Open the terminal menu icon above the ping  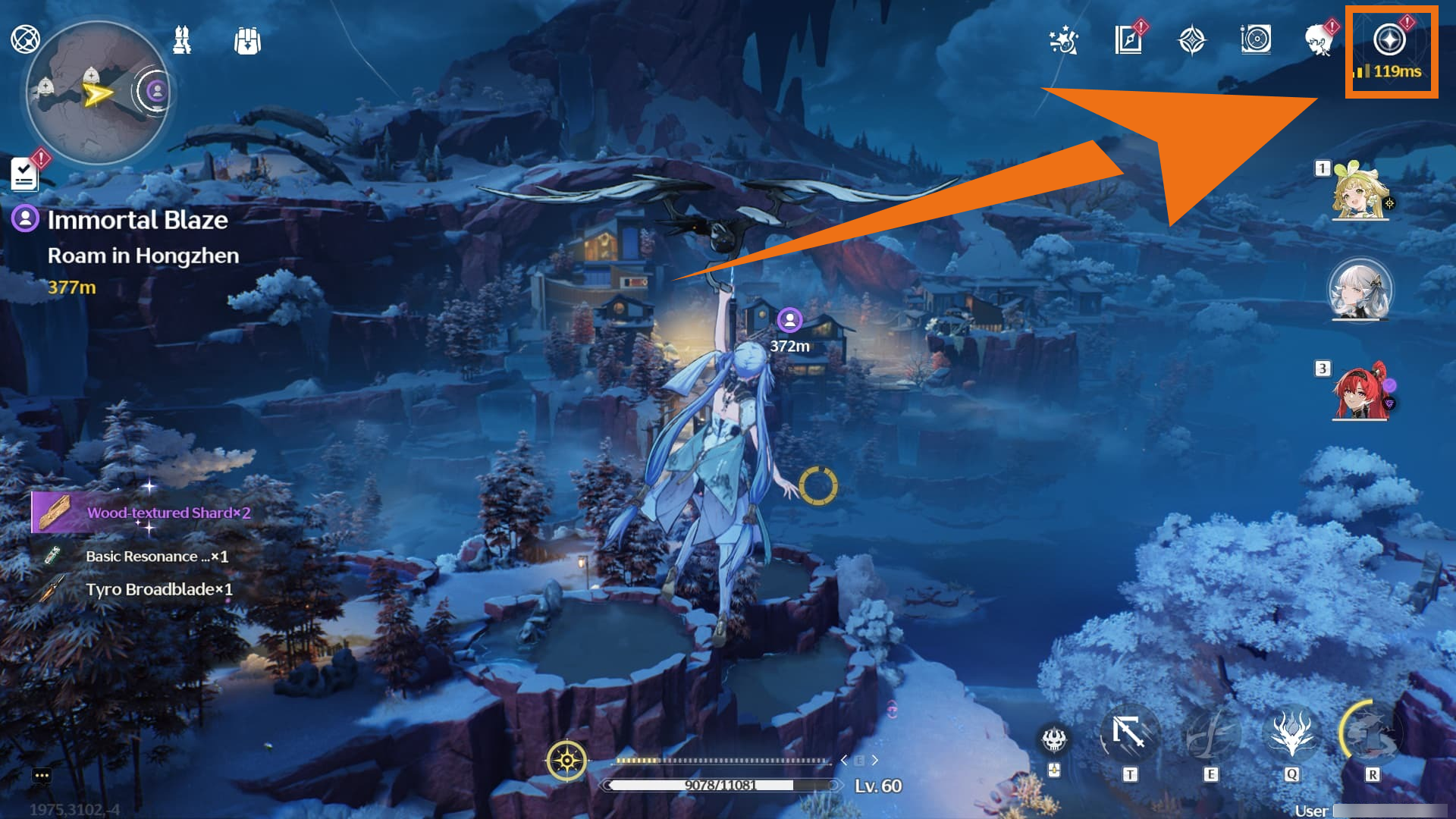pyautogui.click(x=1389, y=39)
